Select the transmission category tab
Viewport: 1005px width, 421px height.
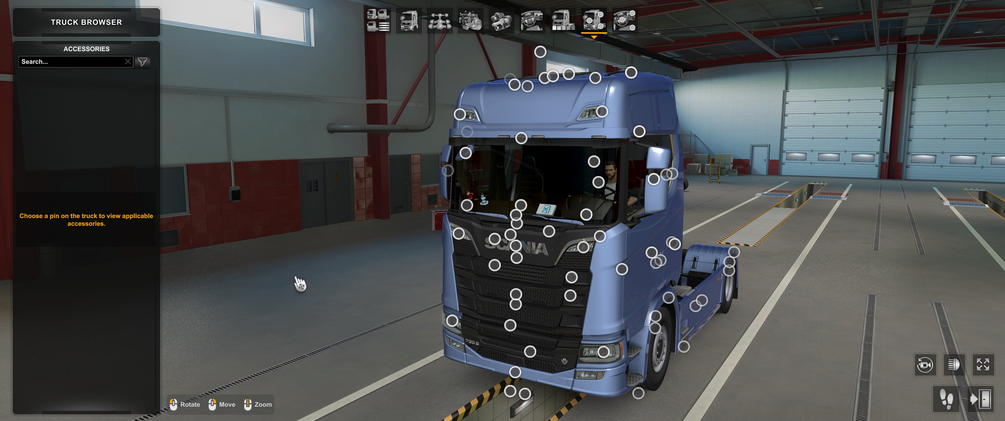[x=501, y=20]
